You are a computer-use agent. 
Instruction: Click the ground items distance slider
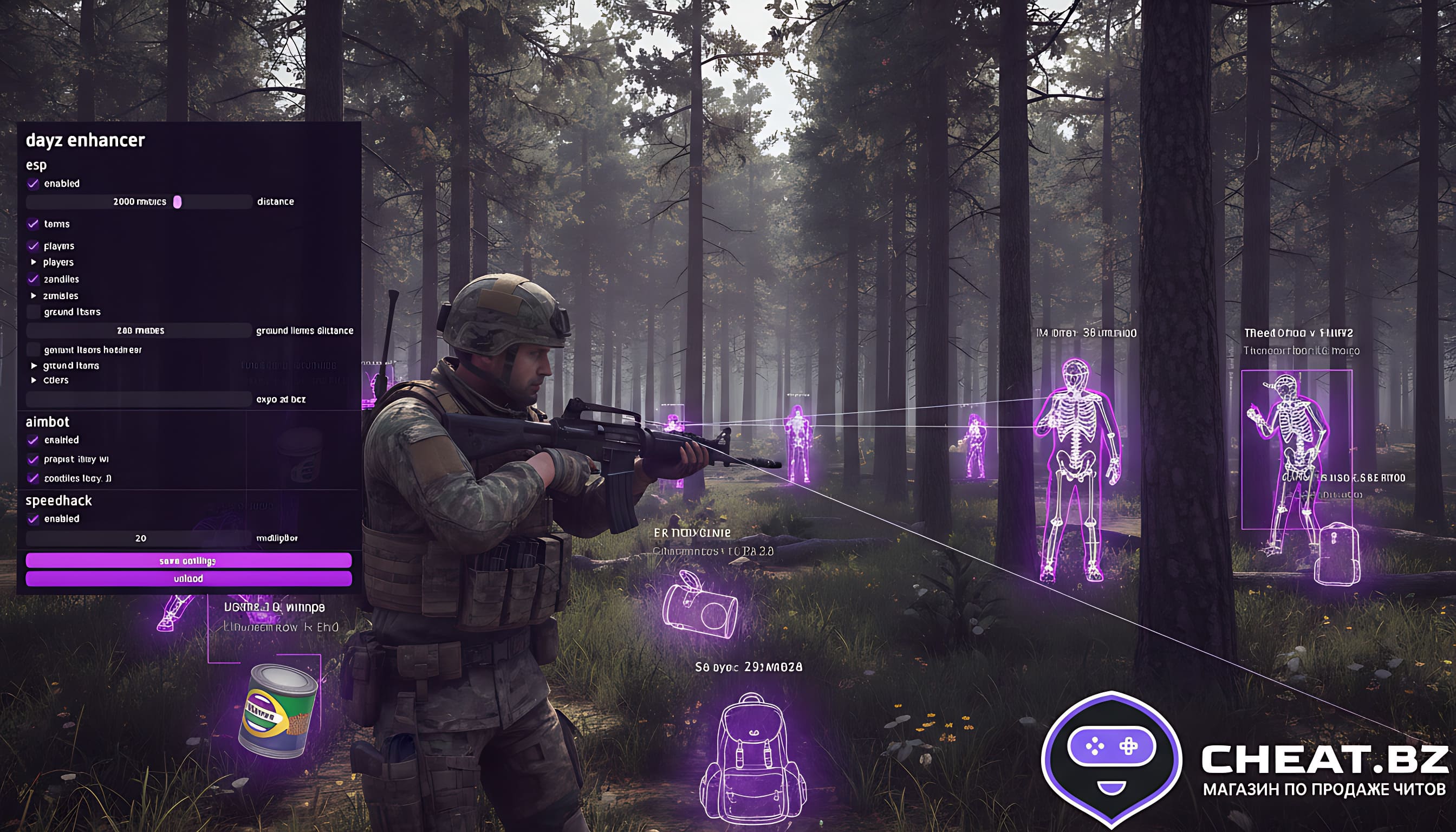[x=139, y=331]
